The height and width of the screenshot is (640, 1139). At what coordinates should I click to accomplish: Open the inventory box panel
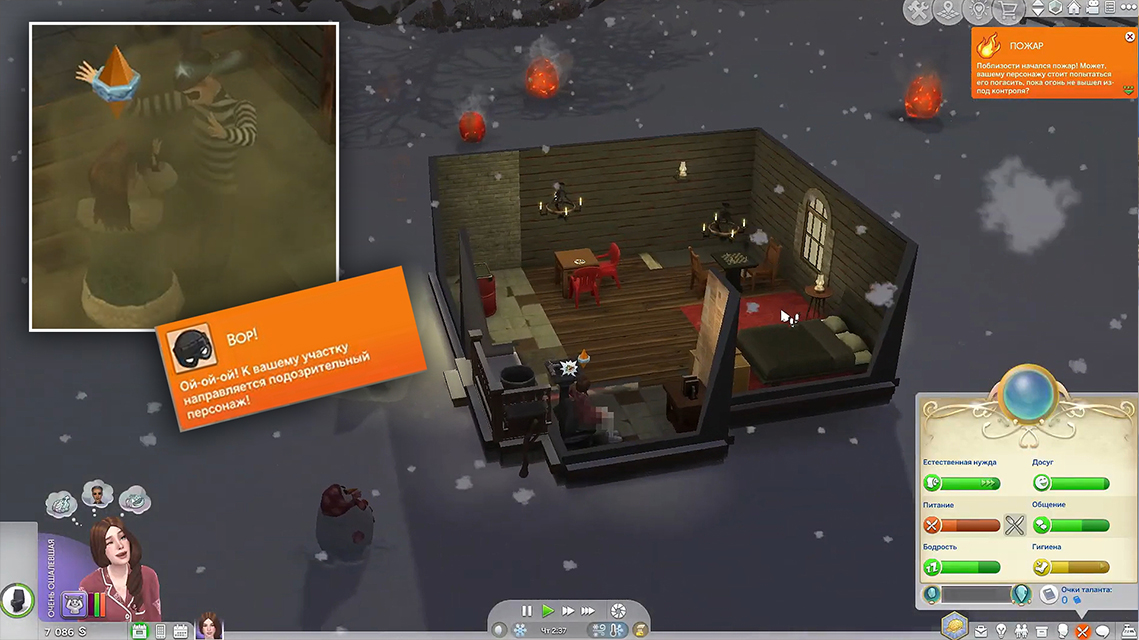(x=1041, y=631)
